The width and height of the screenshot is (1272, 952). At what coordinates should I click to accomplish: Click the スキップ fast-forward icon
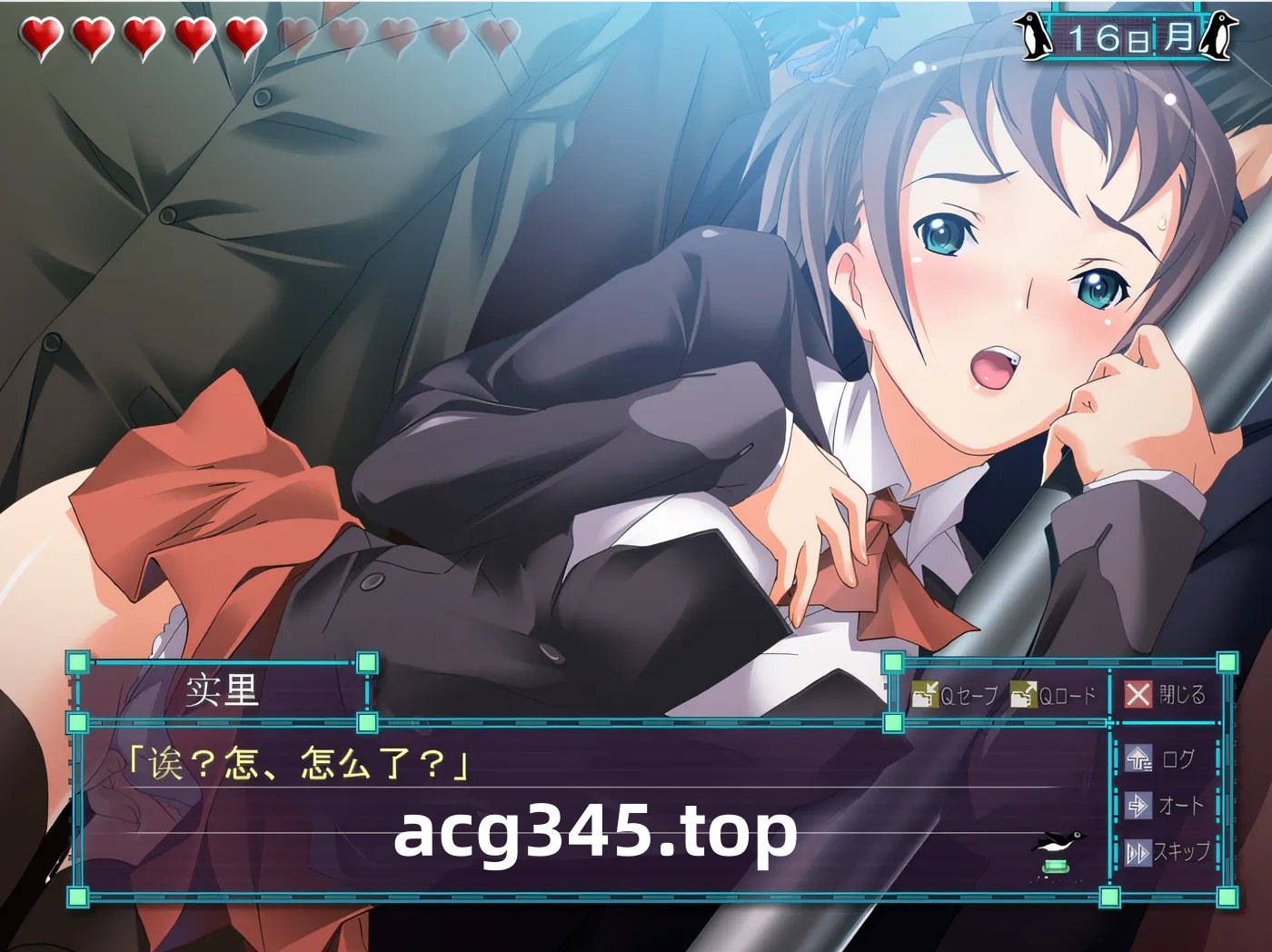click(x=1138, y=853)
